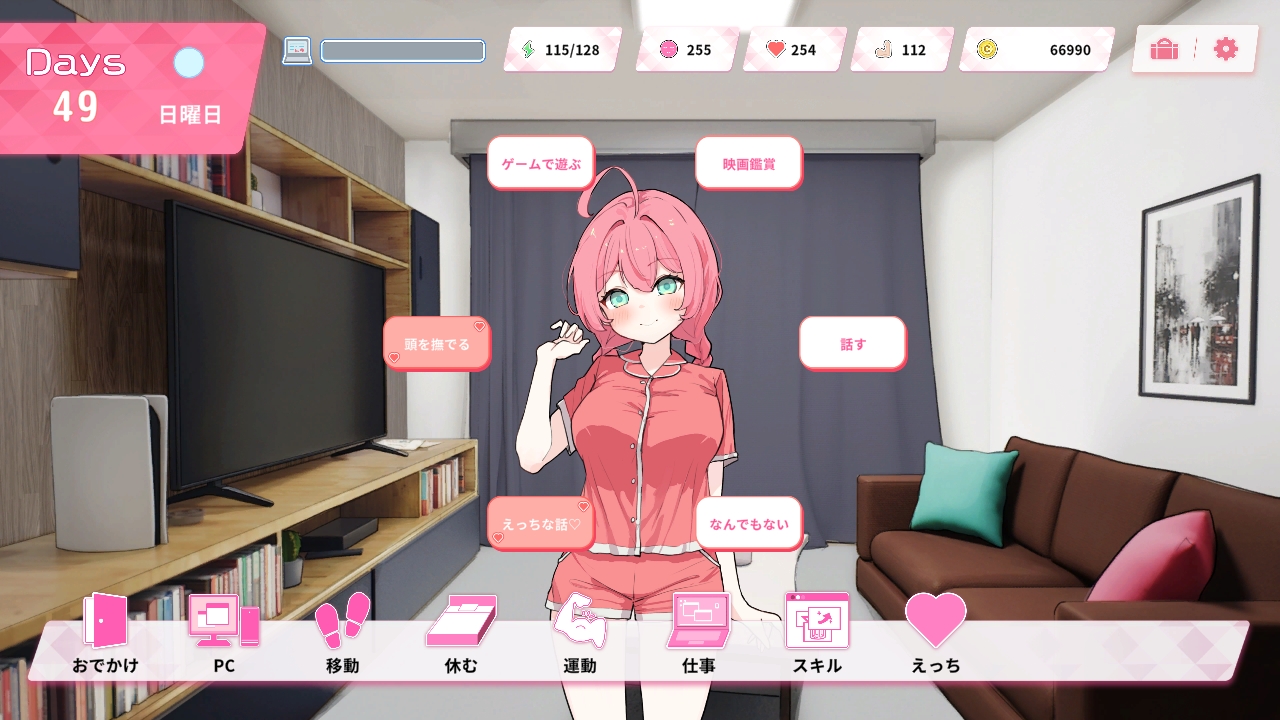Choose the ゲームで遊ぶ option
This screenshot has height=720, width=1280.
coord(540,163)
